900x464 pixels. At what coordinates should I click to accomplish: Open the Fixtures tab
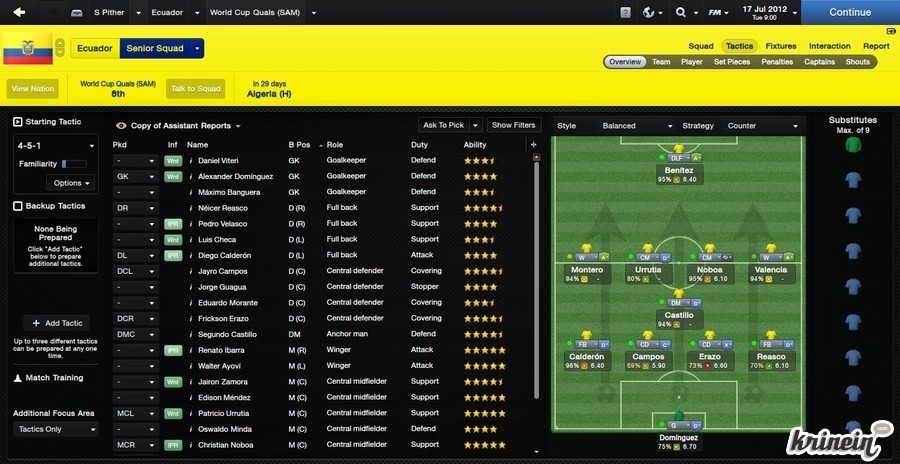[x=781, y=46]
